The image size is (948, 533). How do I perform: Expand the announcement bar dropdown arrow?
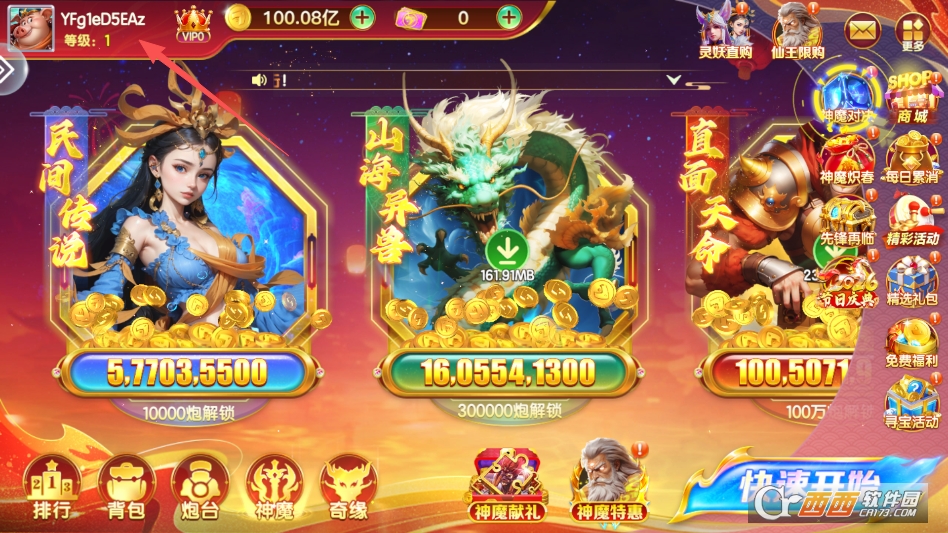(674, 79)
